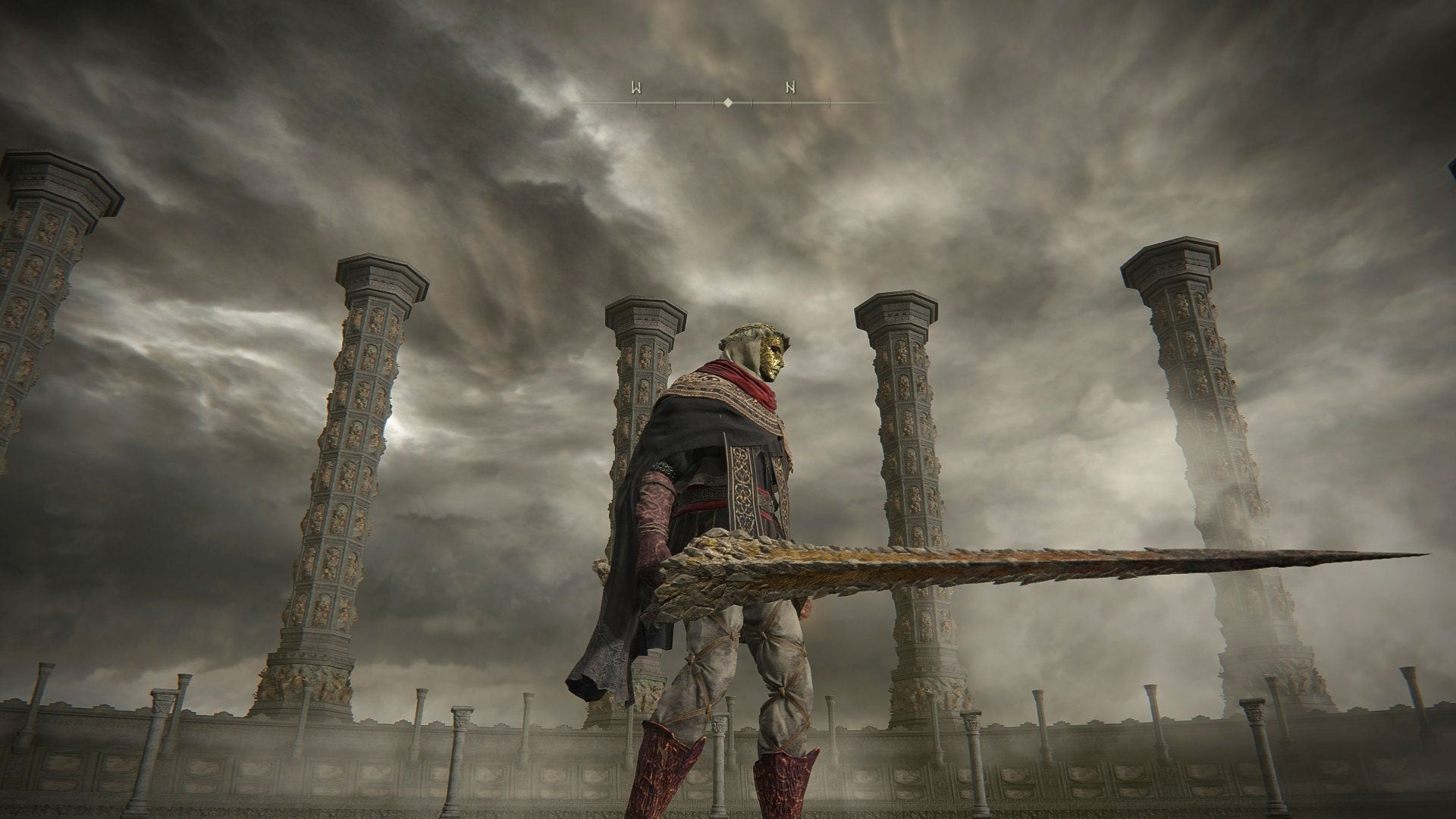This screenshot has width=1456, height=819.
Task: Click the diamond marker on the compass
Action: (x=728, y=102)
